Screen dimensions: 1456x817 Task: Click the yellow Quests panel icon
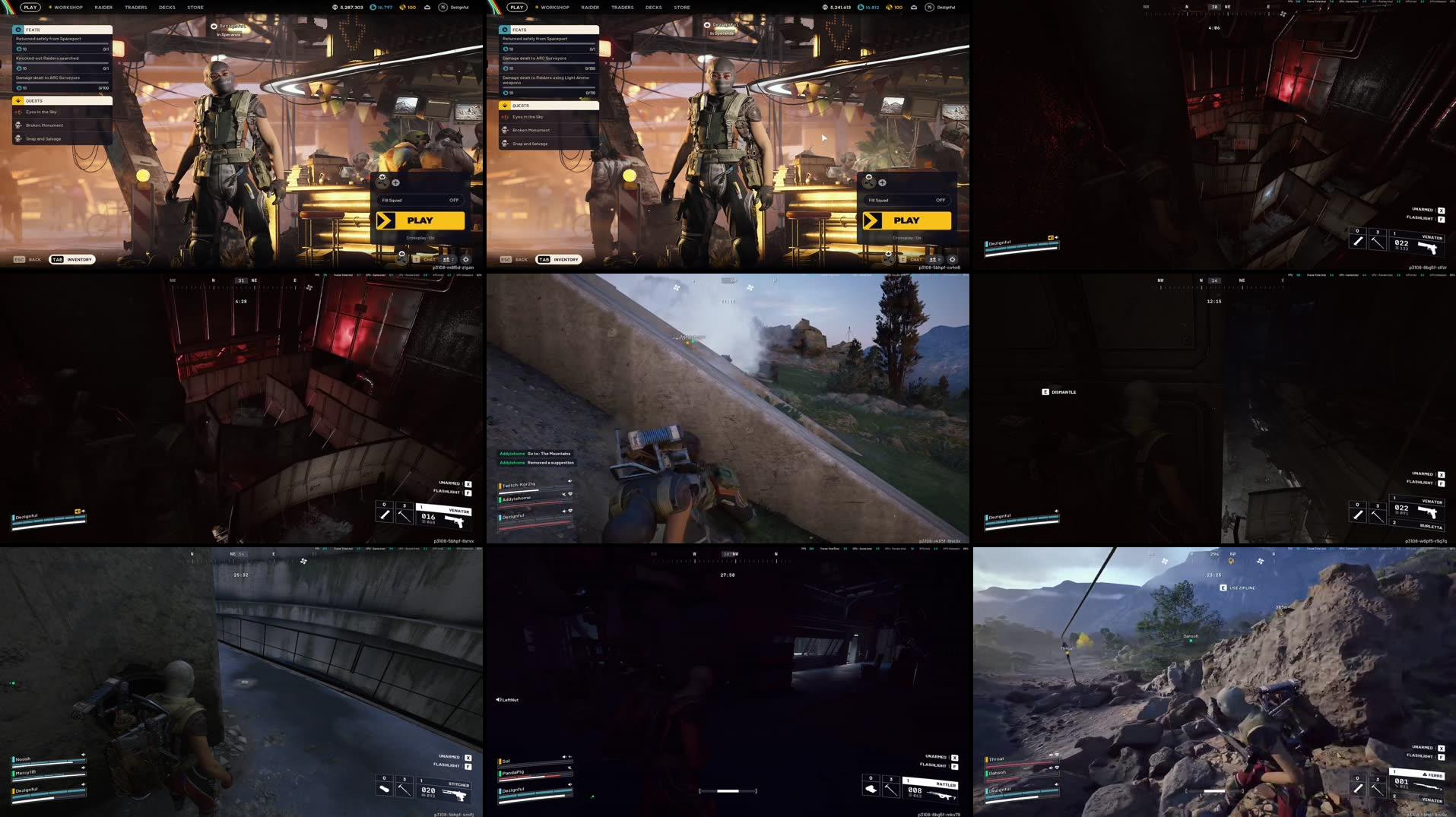(x=17, y=100)
